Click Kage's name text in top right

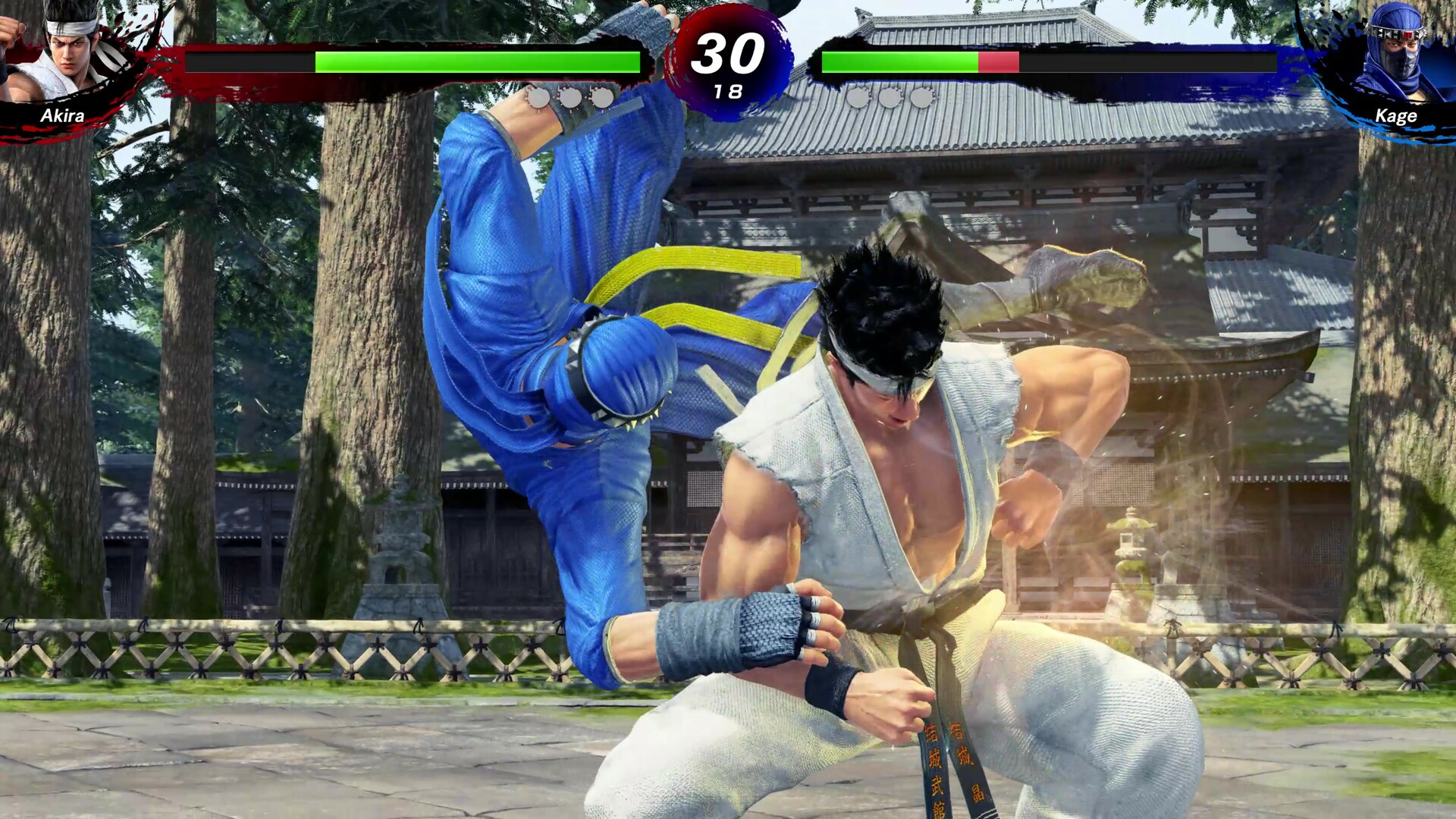click(1398, 115)
